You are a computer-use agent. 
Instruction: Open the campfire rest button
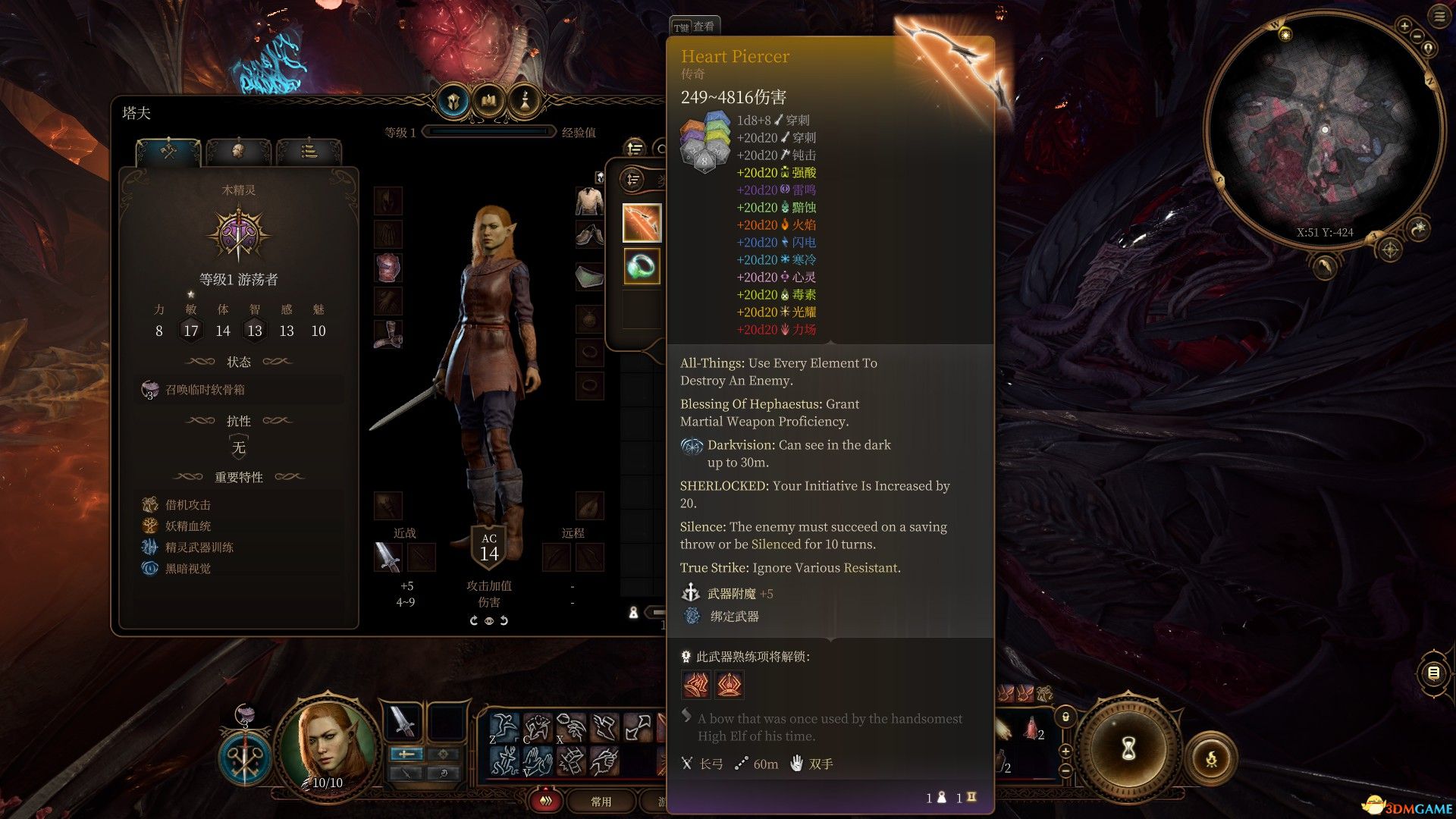1211,758
